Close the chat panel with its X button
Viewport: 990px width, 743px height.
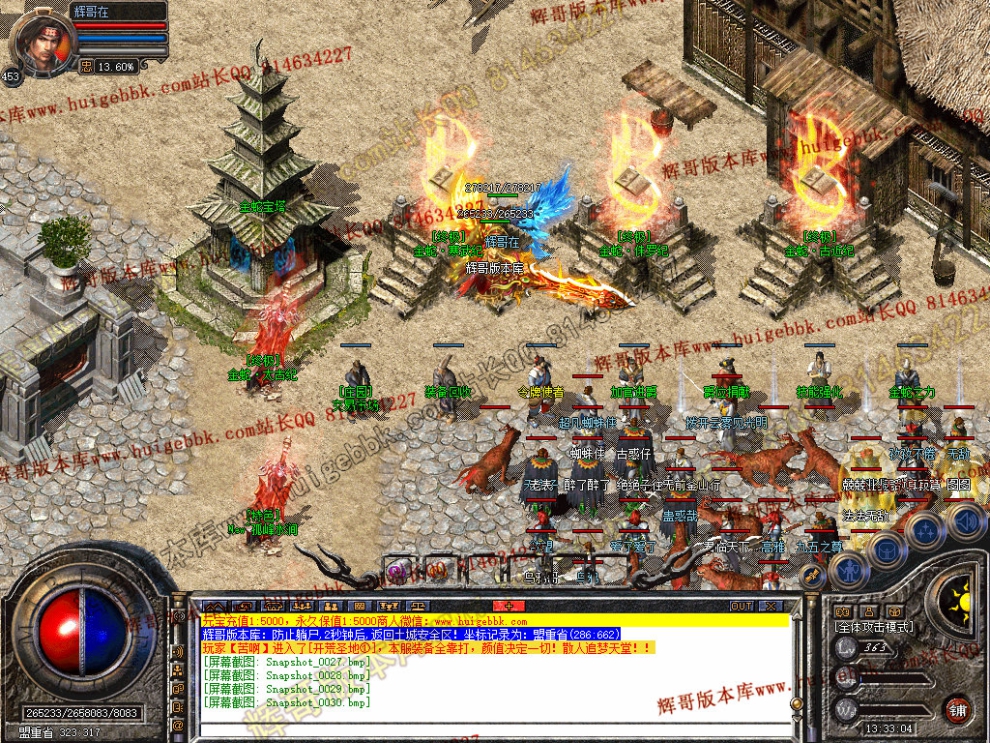769,606
